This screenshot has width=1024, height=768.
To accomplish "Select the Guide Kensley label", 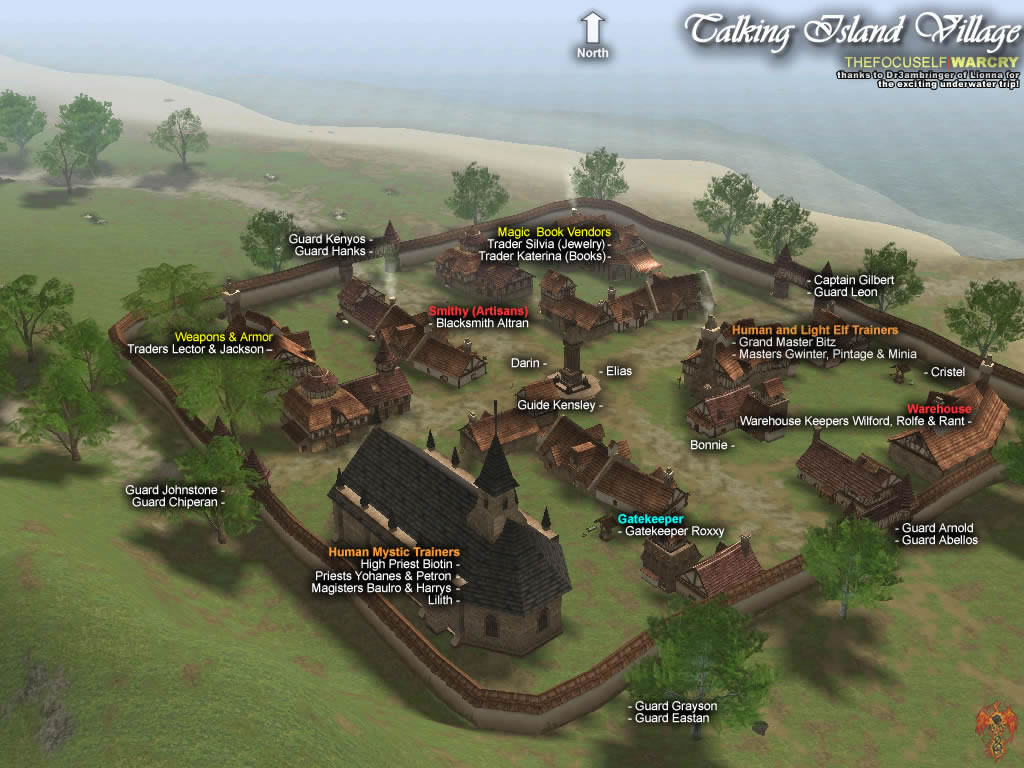I will point(558,405).
